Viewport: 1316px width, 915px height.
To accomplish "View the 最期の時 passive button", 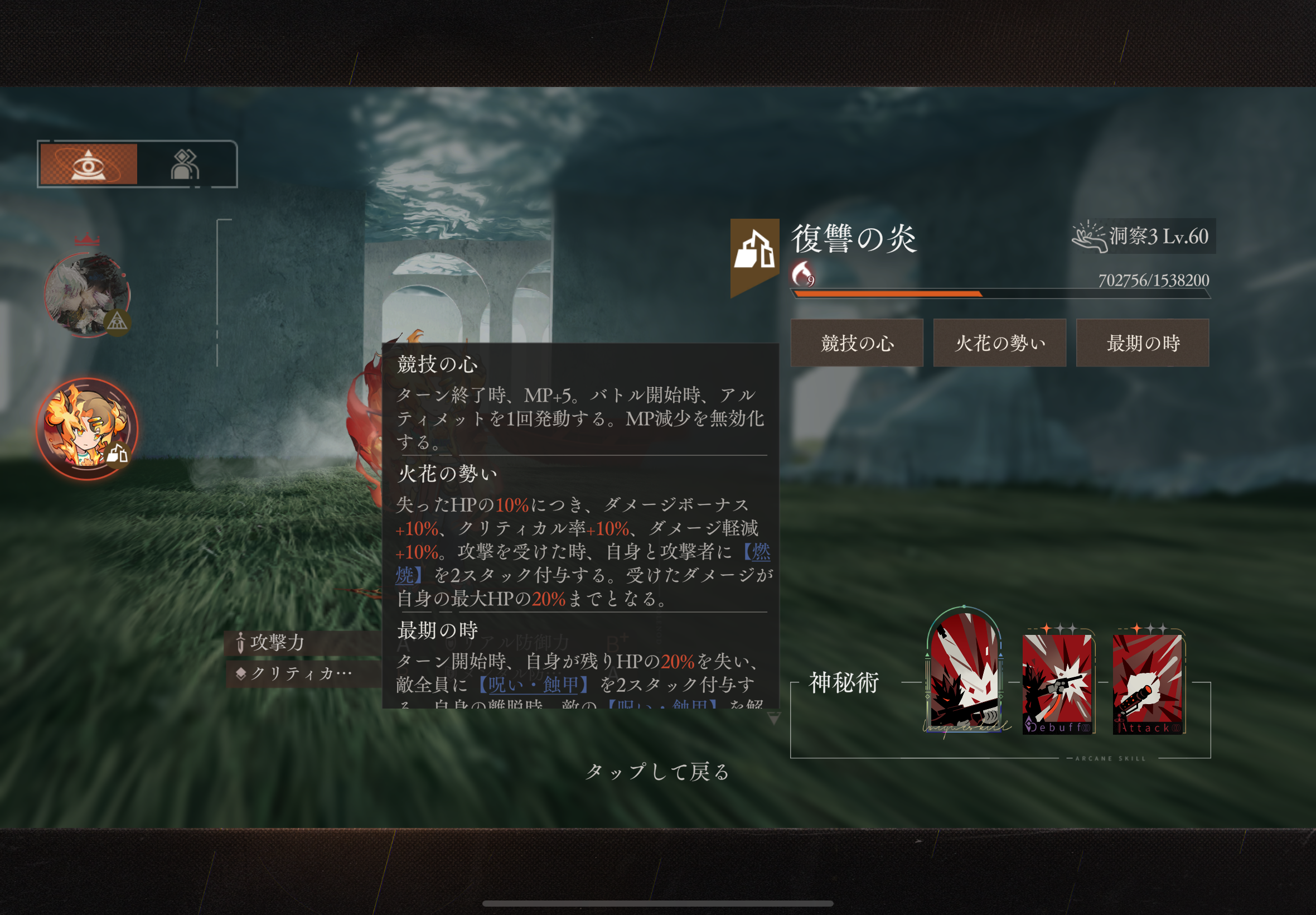I will 1143,343.
